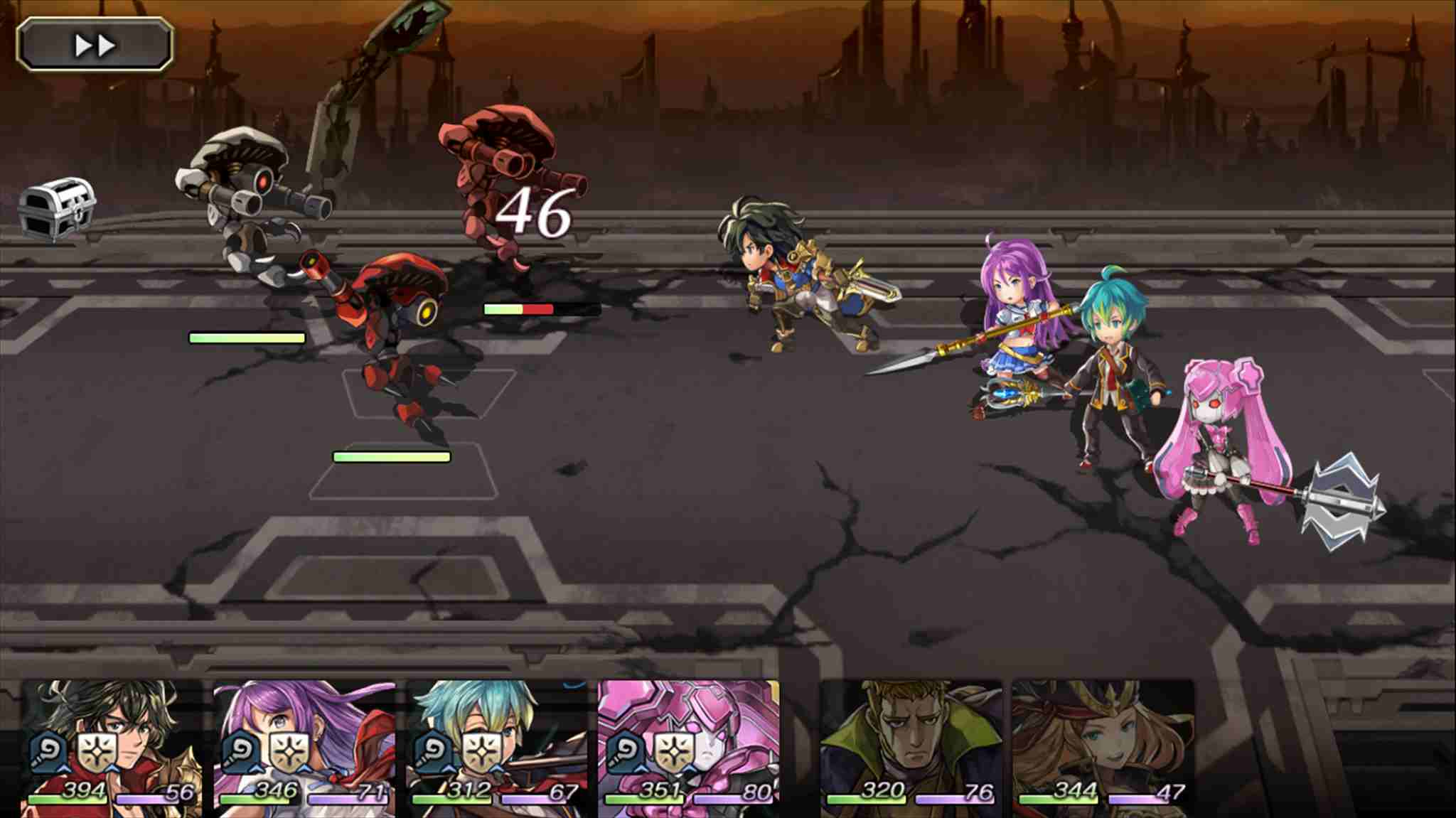Select the pink robot girl portrait card
1456x818 pixels.
(x=688, y=746)
